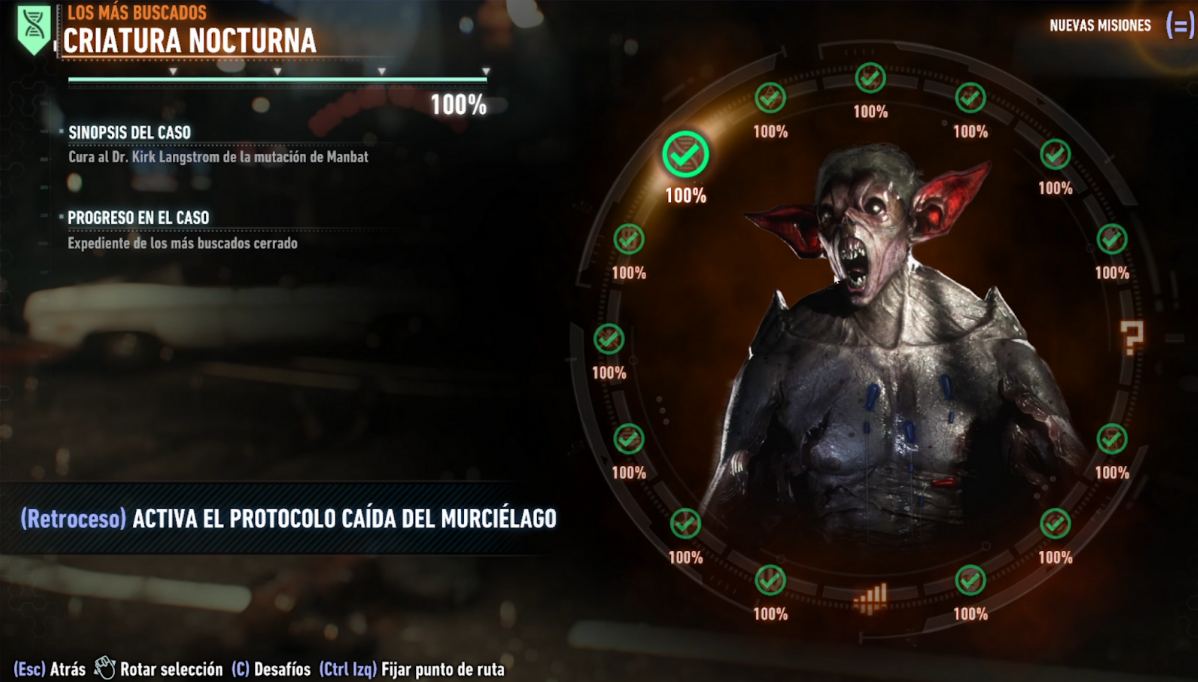The height and width of the screenshot is (682, 1198).
Task: Activate the Protocolo Caída del Murciélago prompt
Action: coord(288,518)
